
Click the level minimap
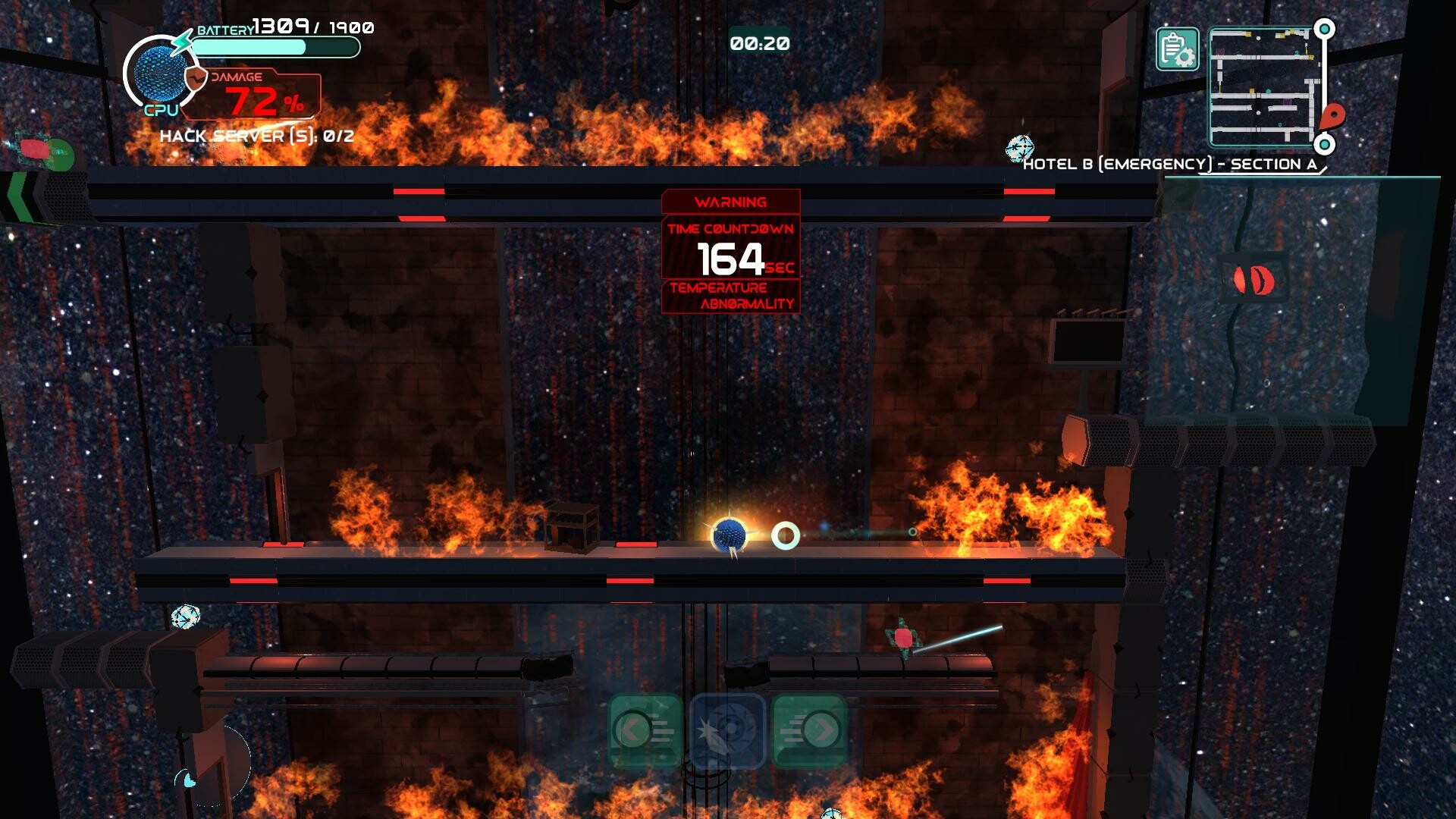pyautogui.click(x=1261, y=87)
